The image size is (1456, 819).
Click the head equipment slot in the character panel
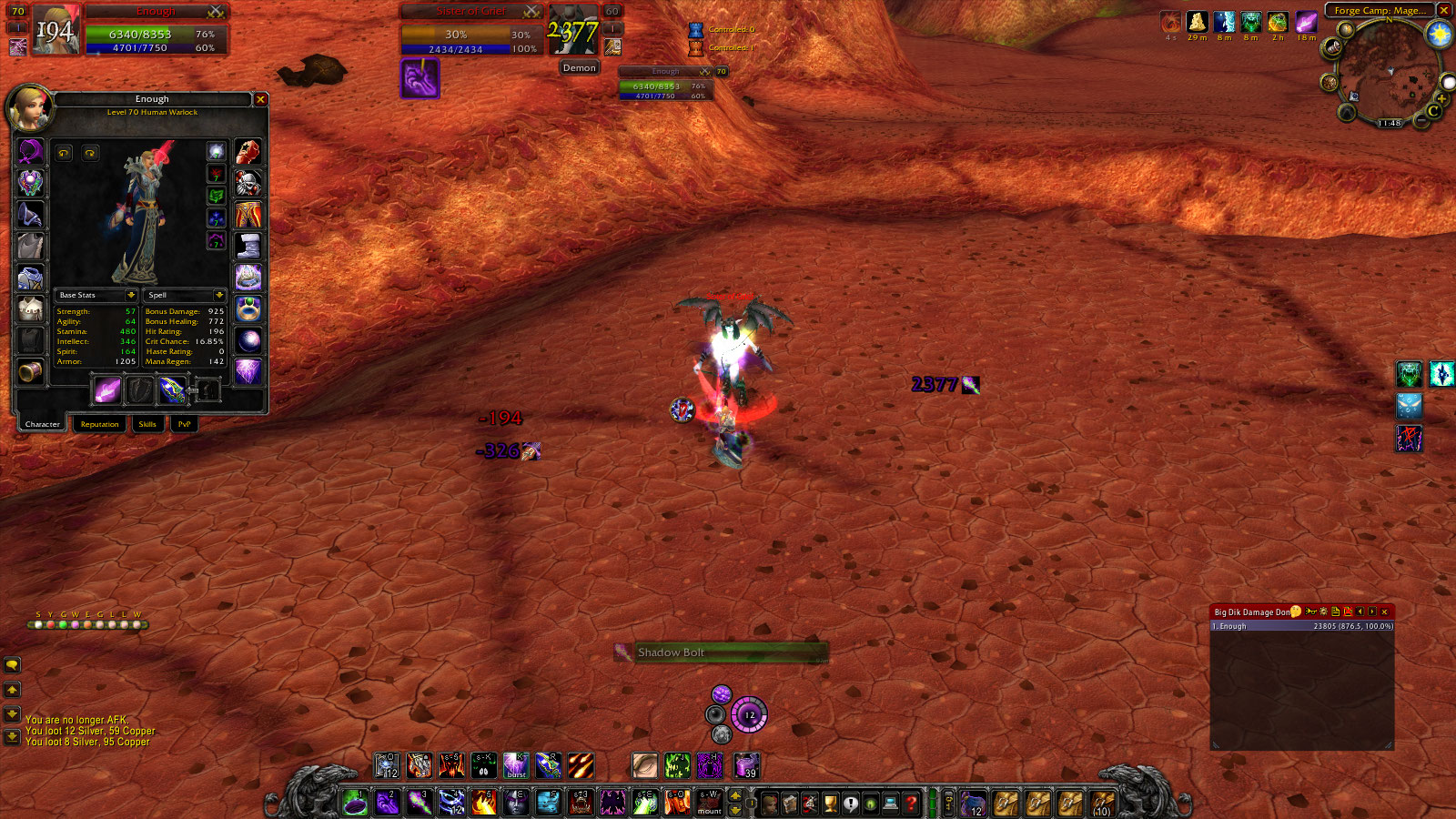29,152
